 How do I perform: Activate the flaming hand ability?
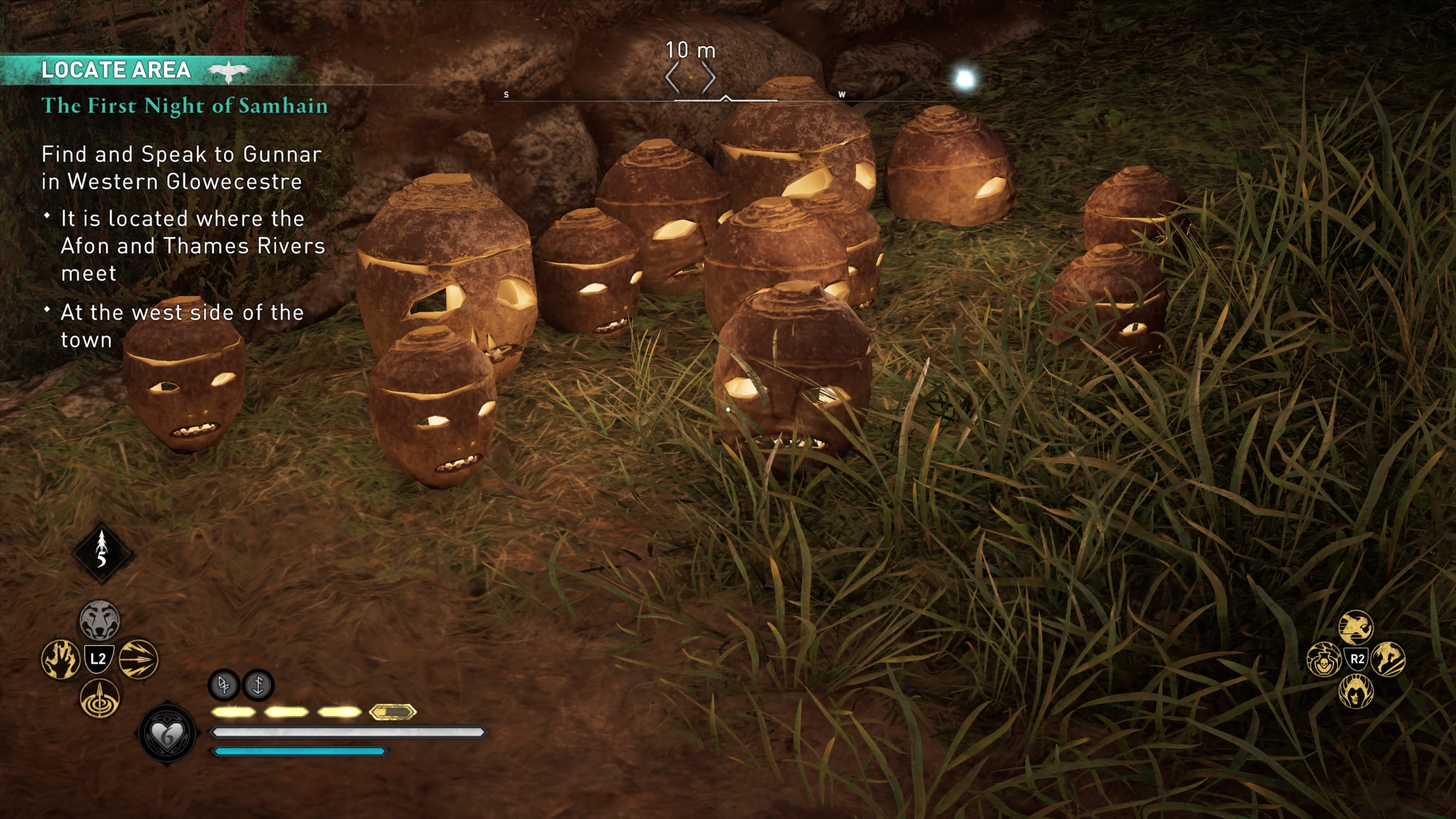(61, 659)
